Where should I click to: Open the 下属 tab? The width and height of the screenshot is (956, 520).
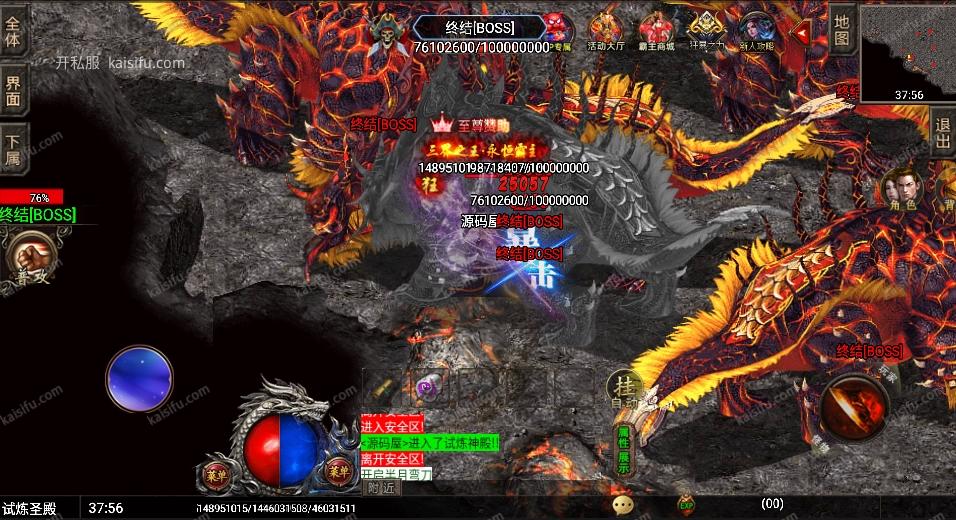point(14,149)
